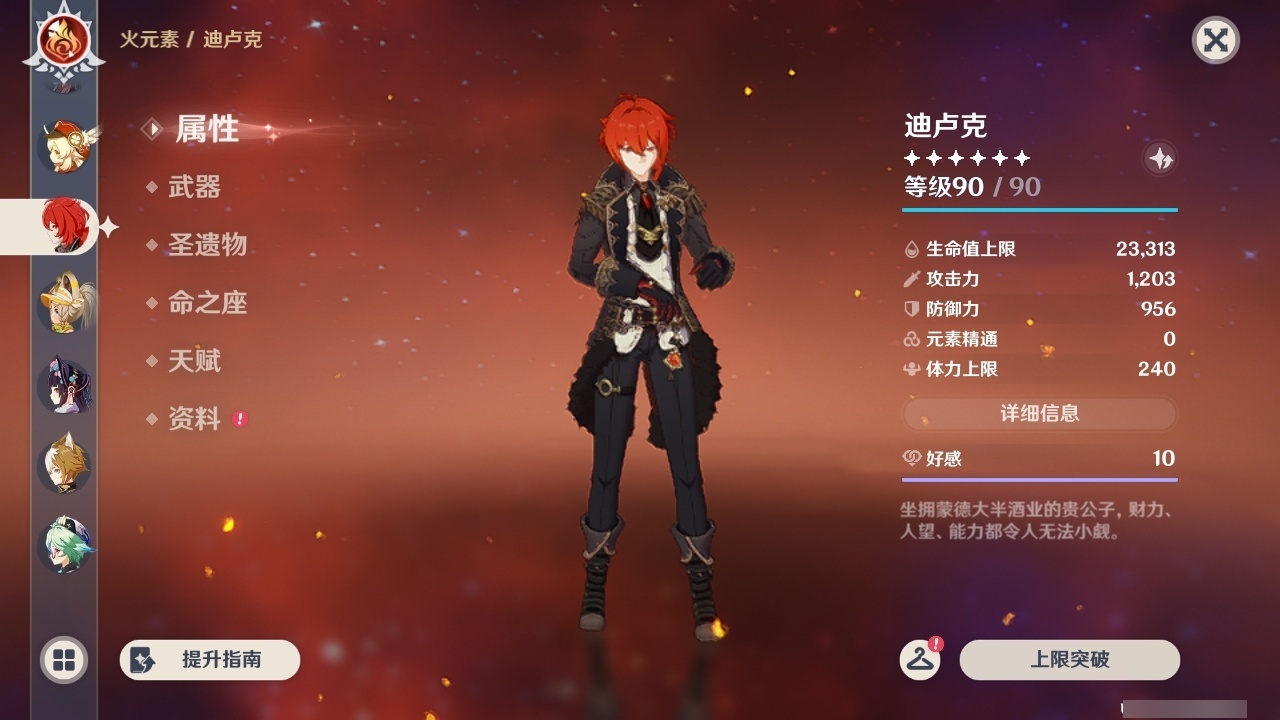This screenshot has height=720, width=1280.
Task: Switch to the 天赋 talents tab
Action: click(195, 361)
